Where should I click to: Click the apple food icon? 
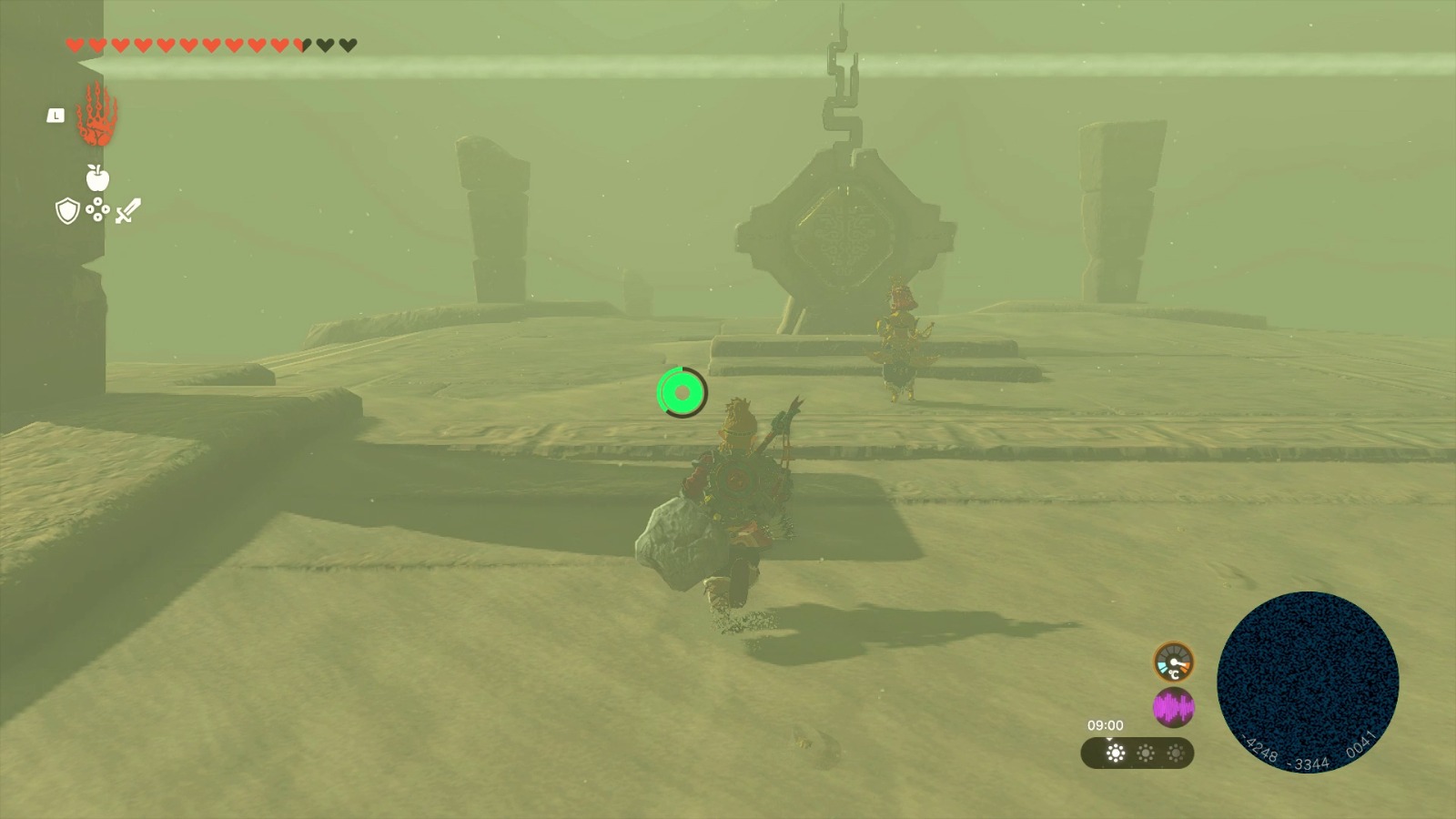96,179
